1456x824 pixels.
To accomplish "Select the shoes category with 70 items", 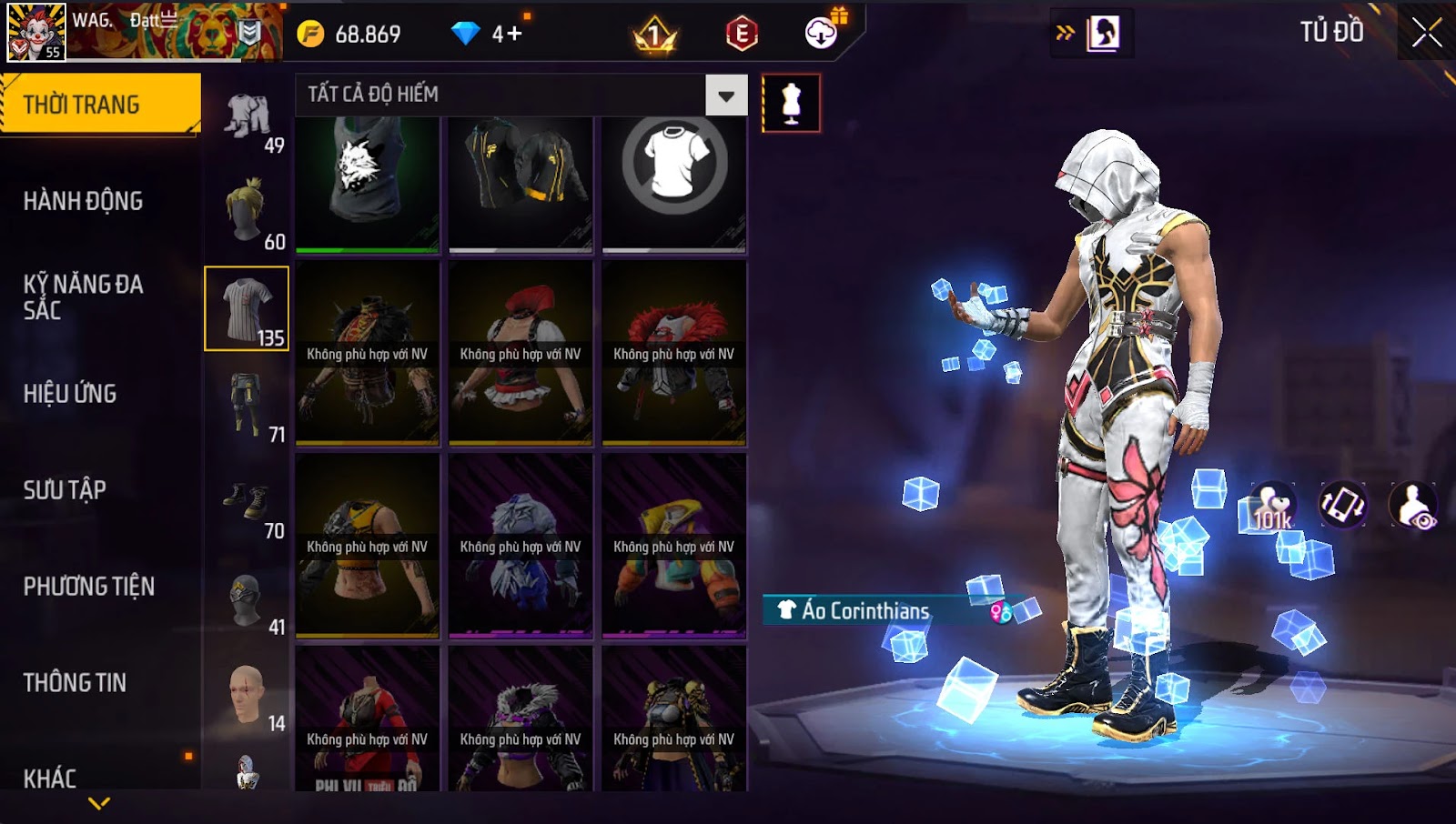I will (248, 502).
